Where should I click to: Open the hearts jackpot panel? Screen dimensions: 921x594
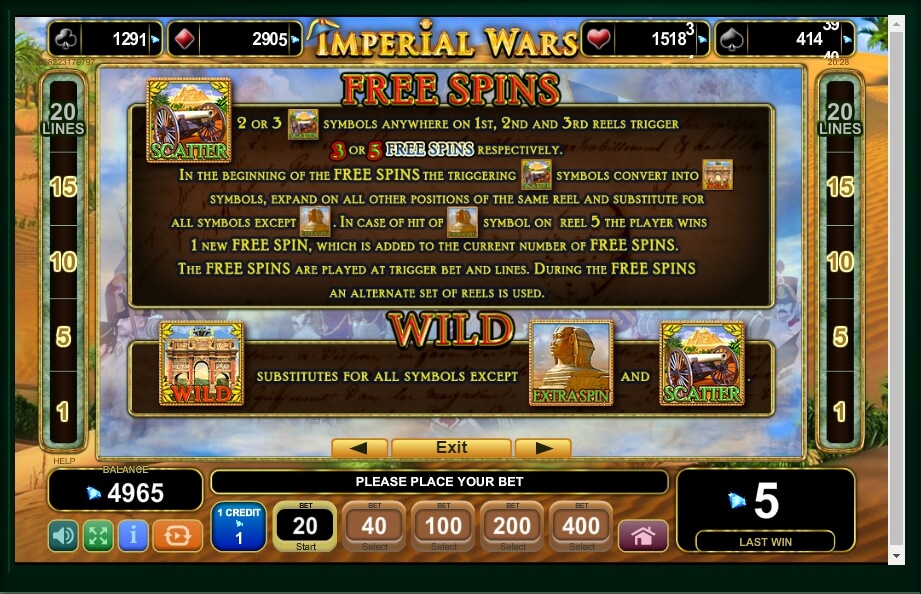[645, 40]
